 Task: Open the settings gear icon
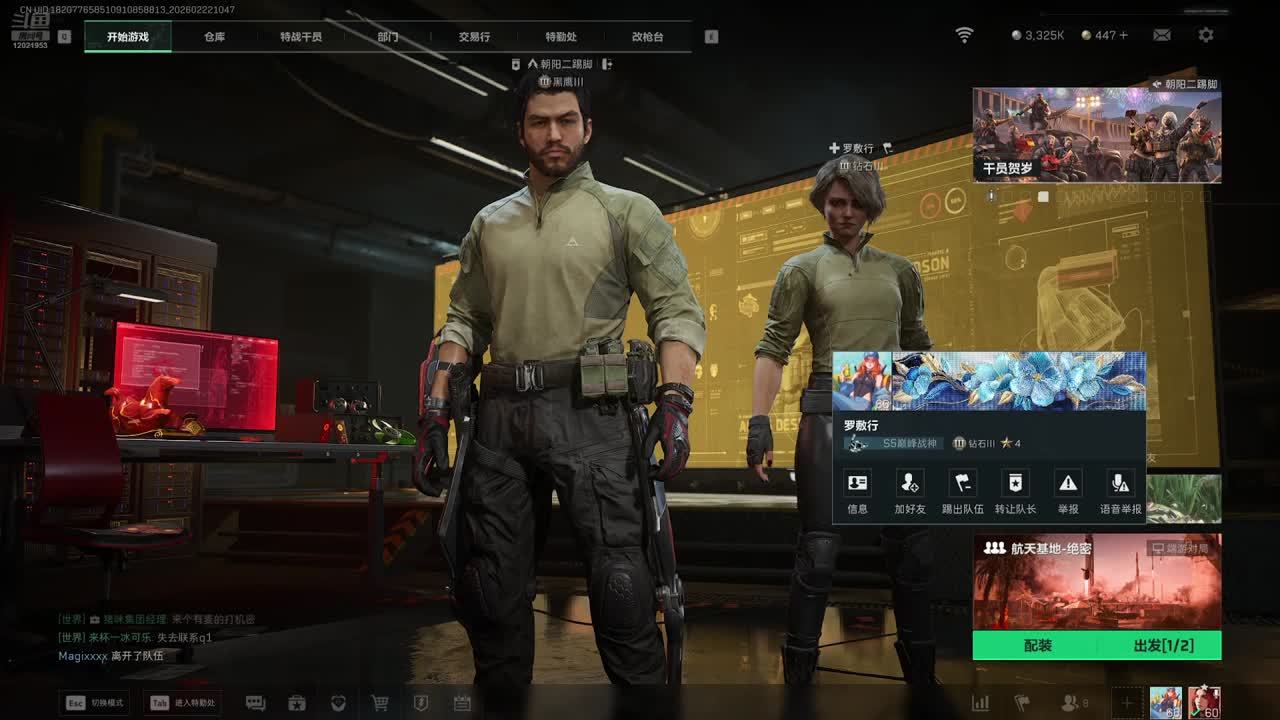(x=1206, y=35)
